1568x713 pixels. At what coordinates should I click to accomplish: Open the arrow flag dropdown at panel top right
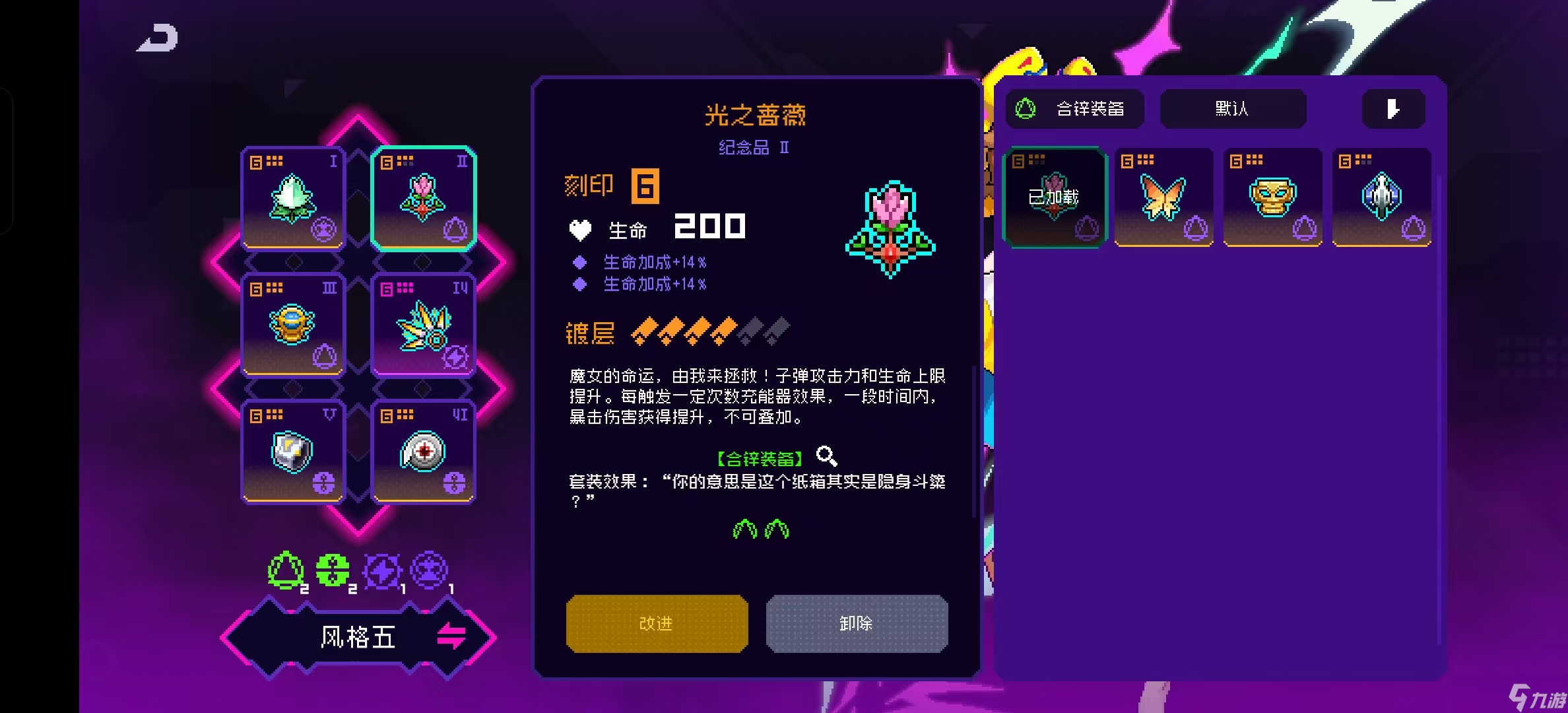(1393, 109)
